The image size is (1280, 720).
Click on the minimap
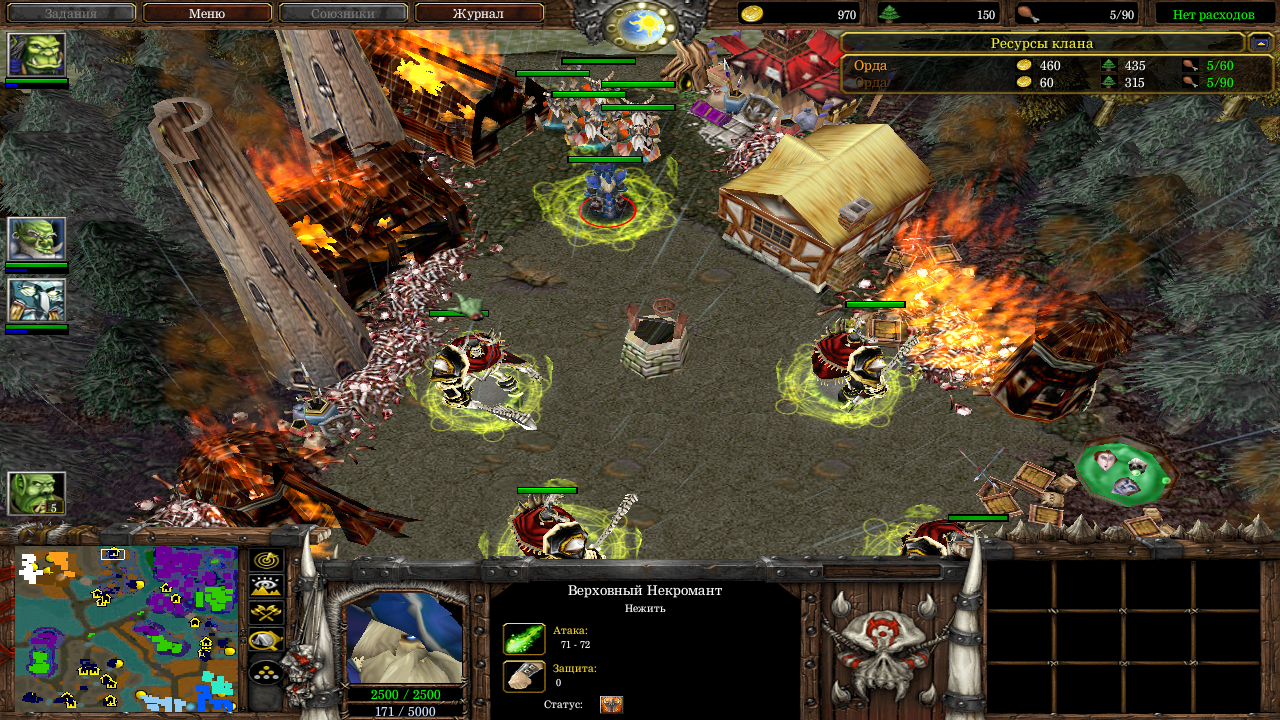pyautogui.click(x=126, y=628)
